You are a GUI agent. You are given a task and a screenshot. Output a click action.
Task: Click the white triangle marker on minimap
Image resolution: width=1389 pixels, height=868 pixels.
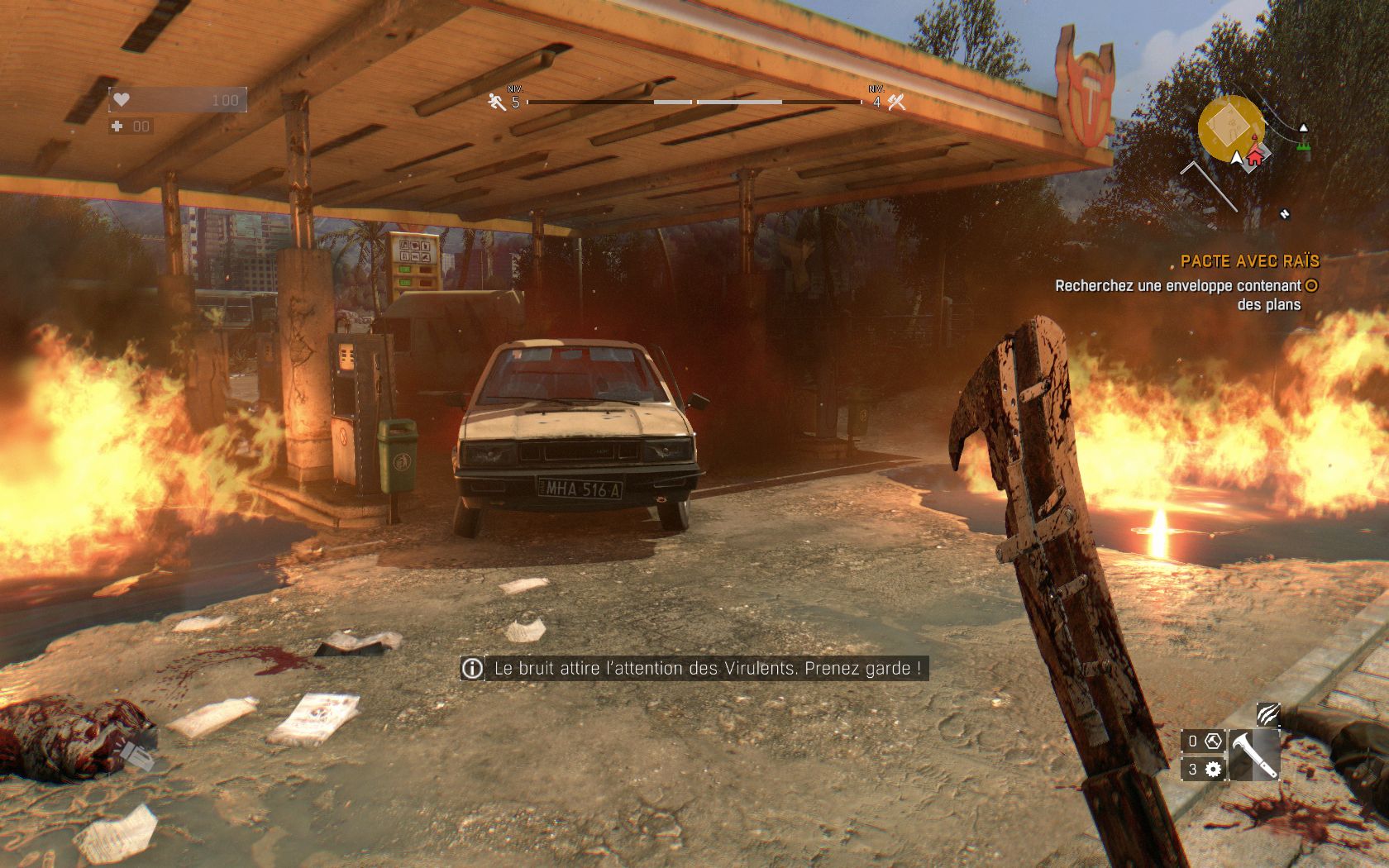coord(1304,128)
